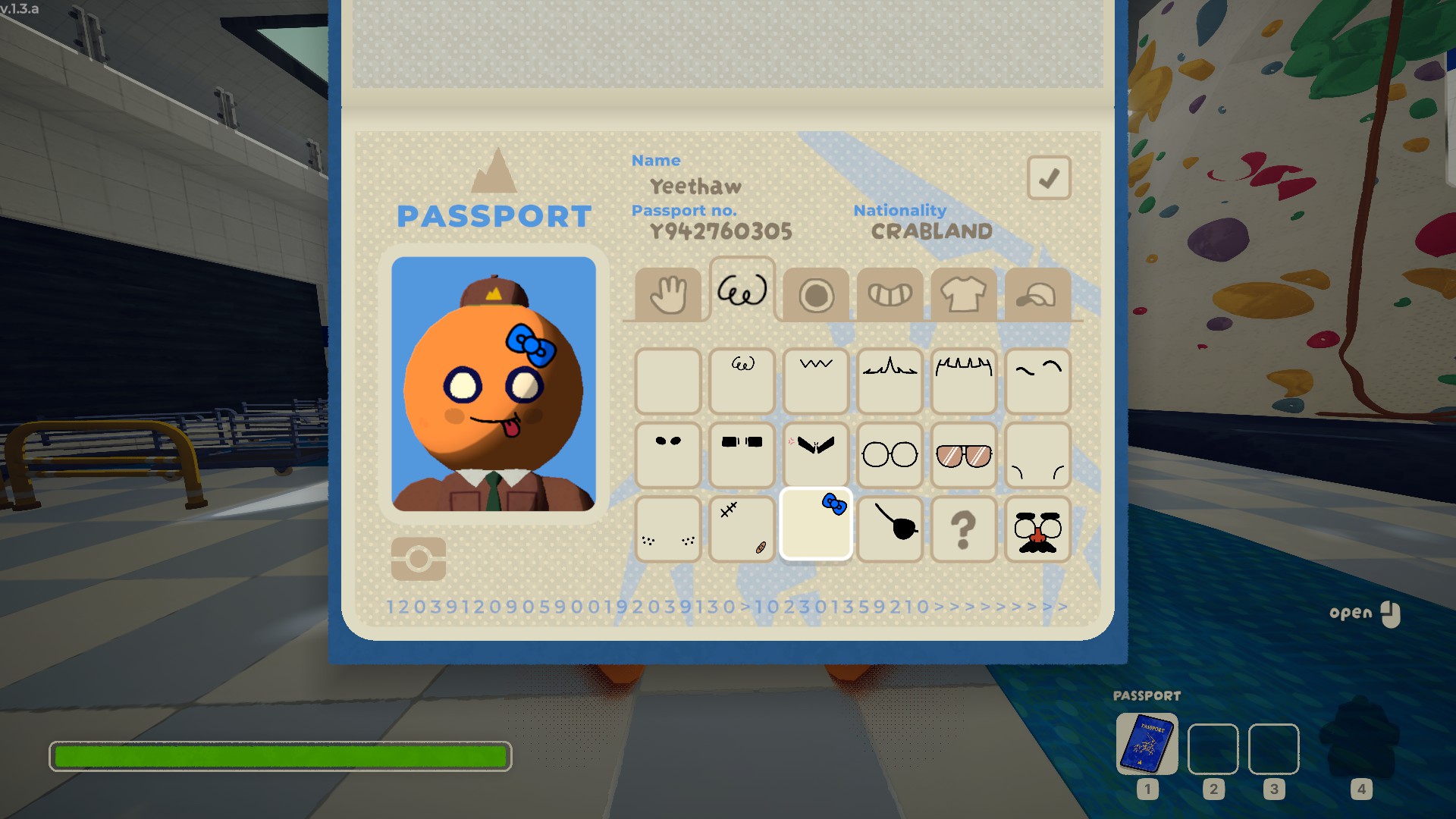Select the tinted aviator sunglasses

tap(963, 455)
